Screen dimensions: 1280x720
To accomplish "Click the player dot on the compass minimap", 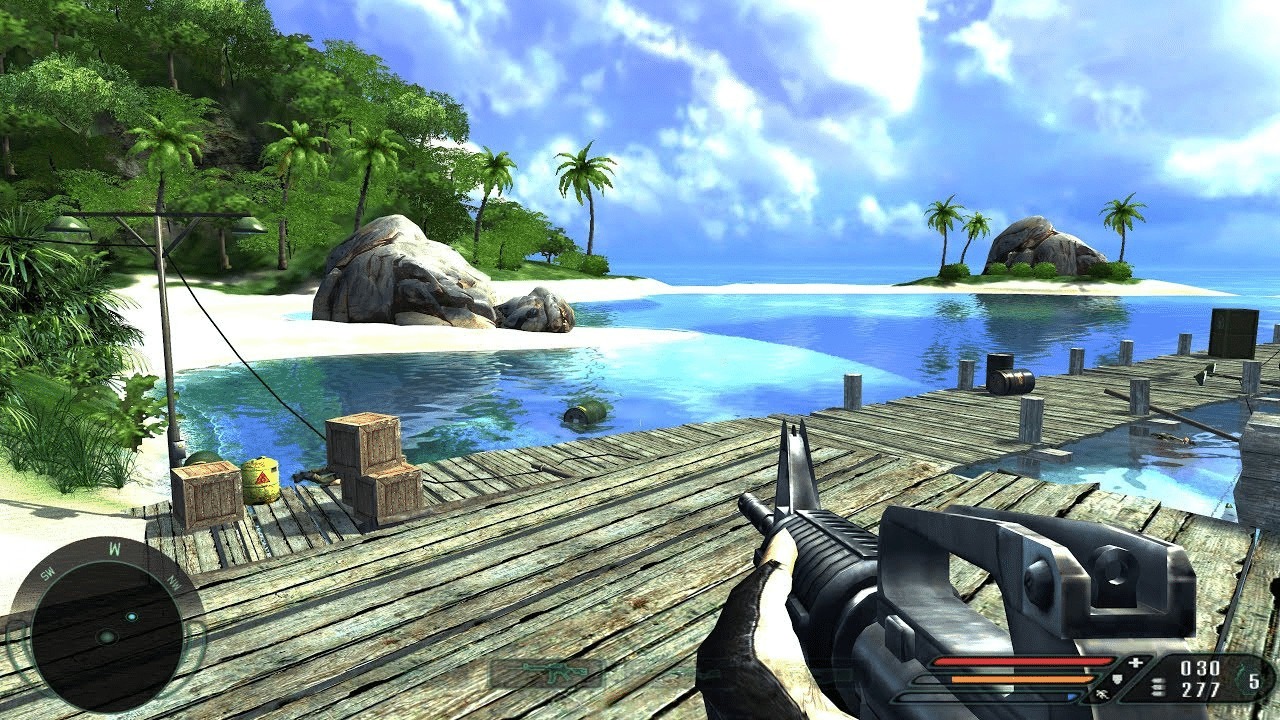I will [x=108, y=637].
